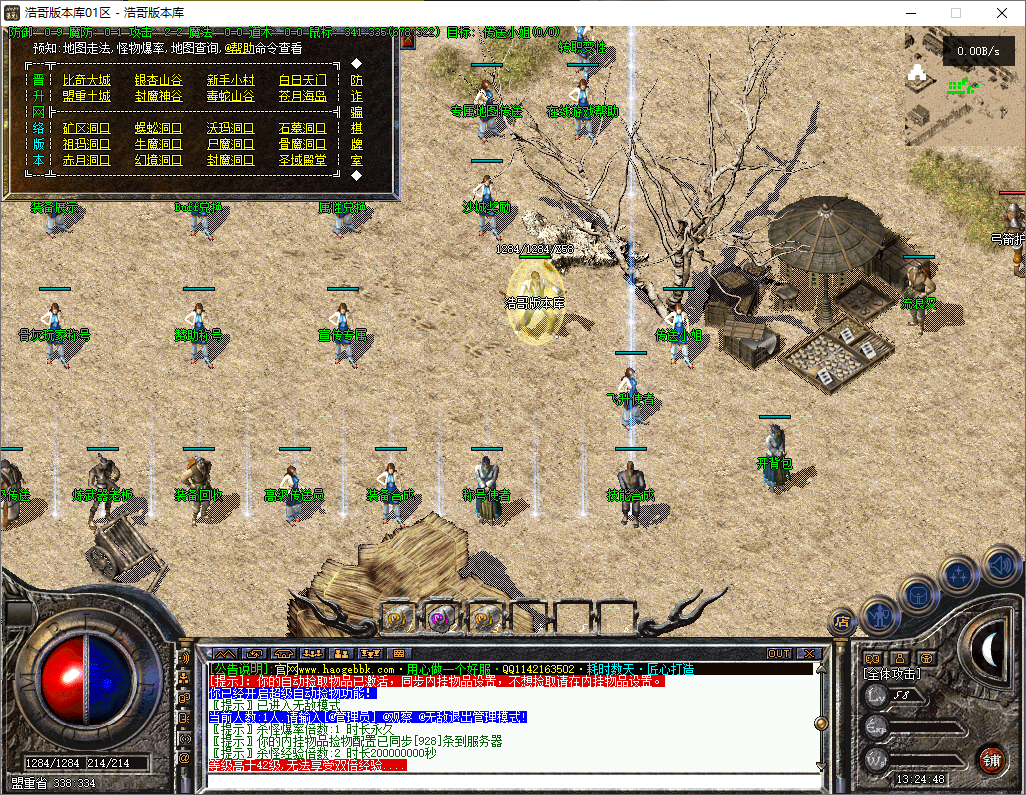The image size is (1026, 795).
Task: Open the skills sparkle round button
Action: 959,574
